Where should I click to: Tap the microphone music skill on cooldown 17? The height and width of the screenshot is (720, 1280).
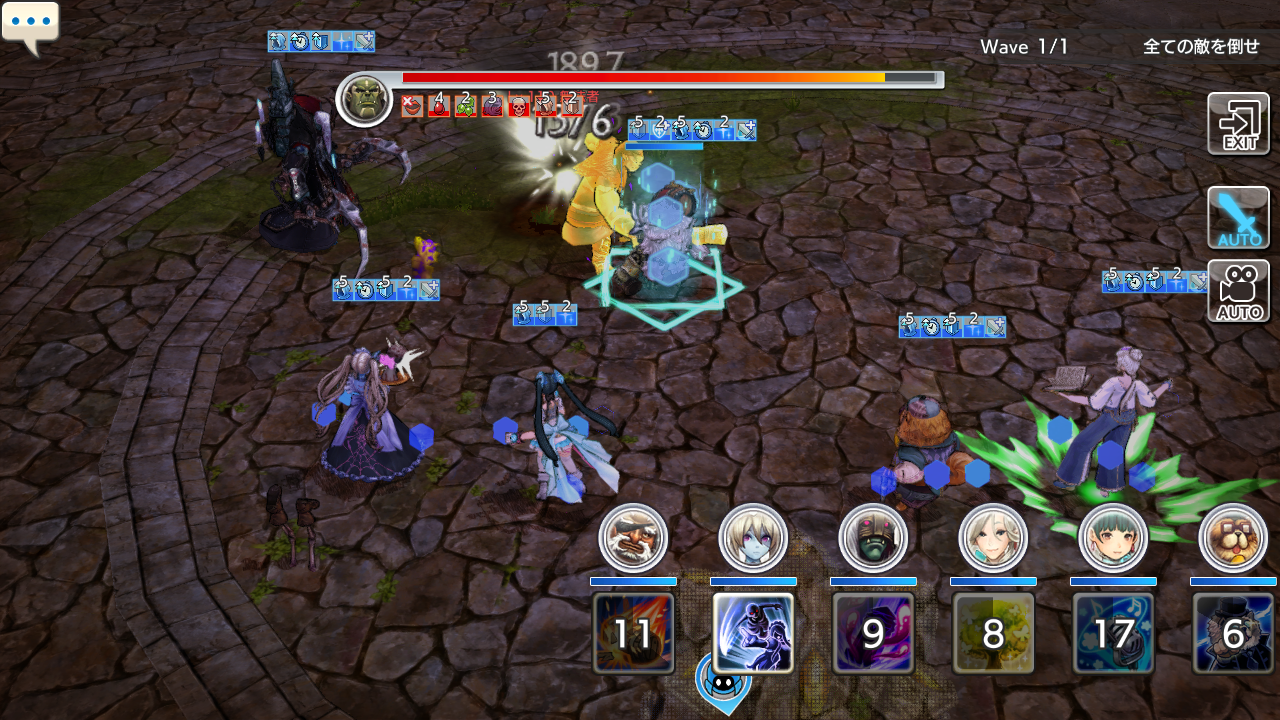coord(1113,632)
